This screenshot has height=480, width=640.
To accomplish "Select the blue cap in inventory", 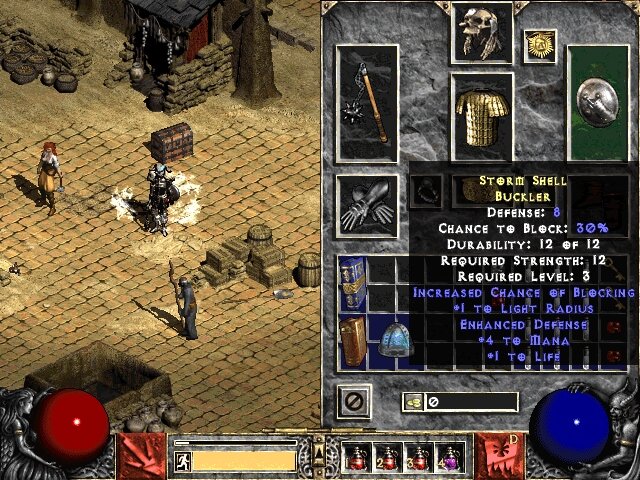I will coord(397,341).
